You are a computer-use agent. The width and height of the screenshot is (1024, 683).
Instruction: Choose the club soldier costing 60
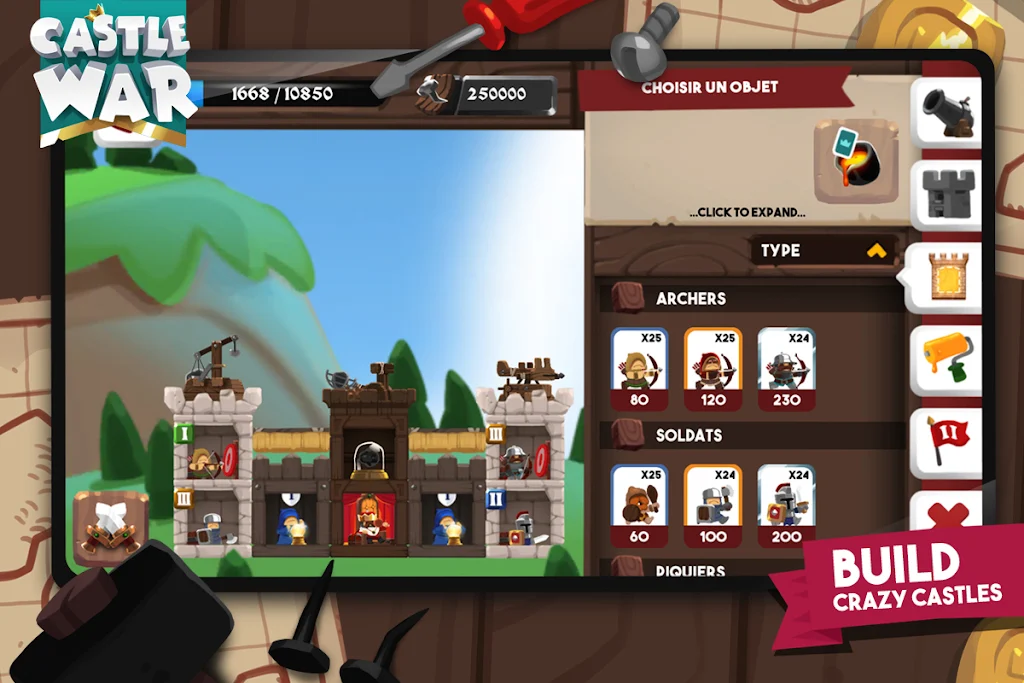(x=640, y=505)
